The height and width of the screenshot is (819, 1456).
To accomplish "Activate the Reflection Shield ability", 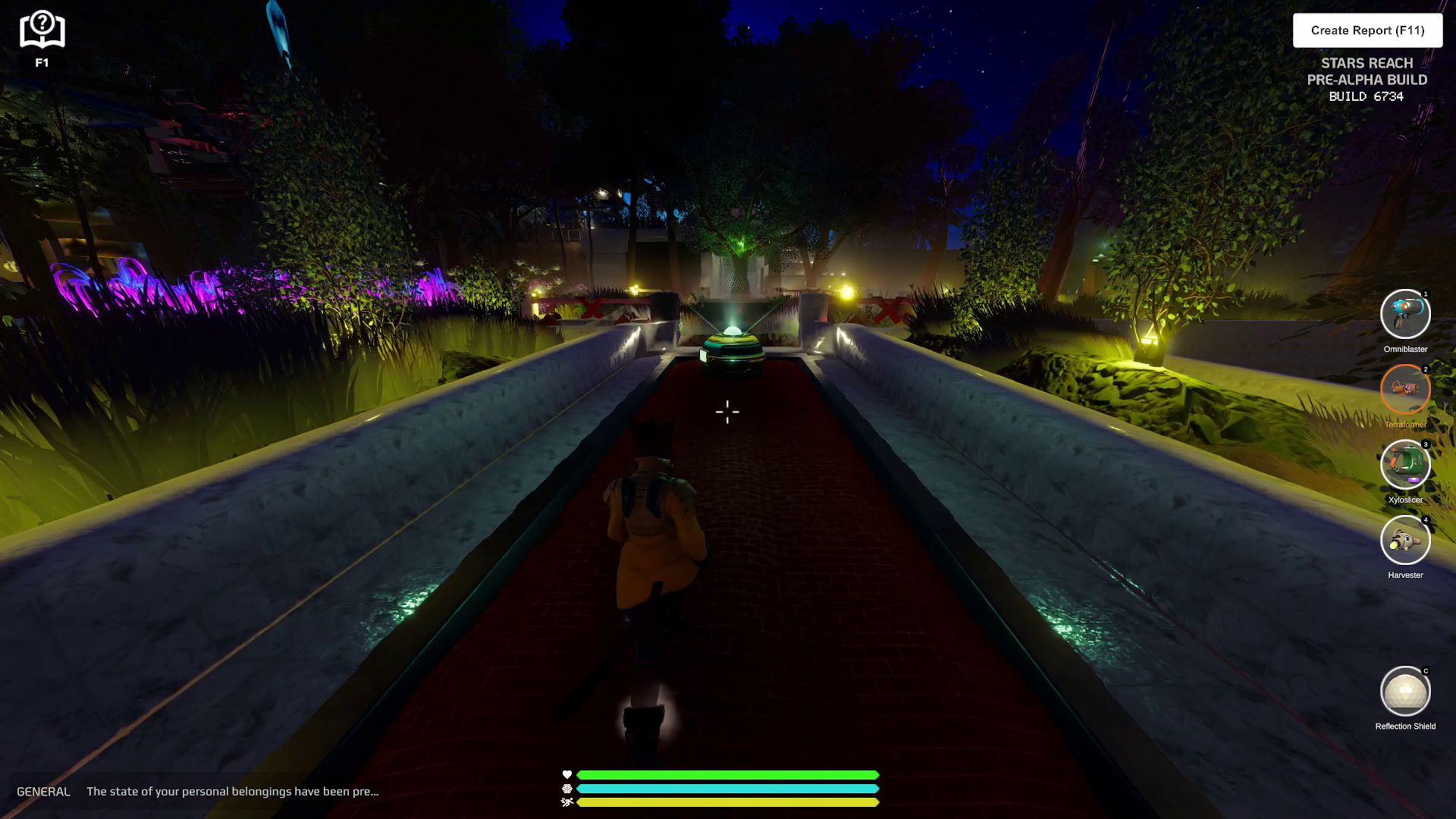I will coord(1405,692).
